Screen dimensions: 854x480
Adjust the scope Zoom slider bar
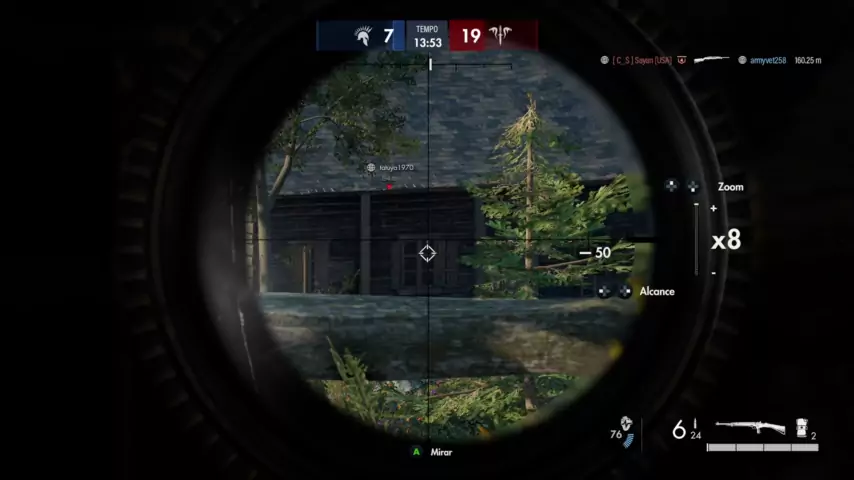coord(697,239)
